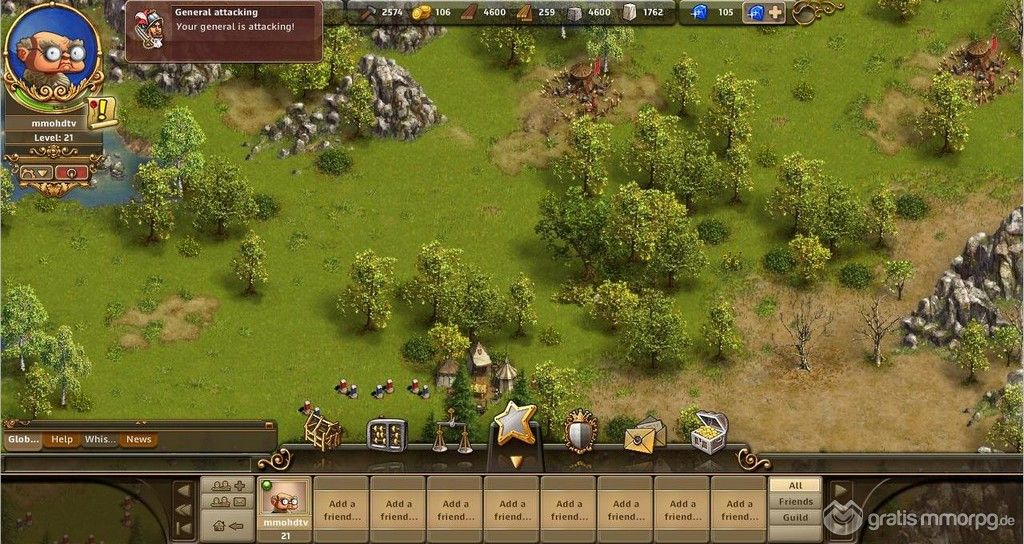This screenshot has height=544, width=1024.
Task: Return to home island button
Action: (228, 525)
